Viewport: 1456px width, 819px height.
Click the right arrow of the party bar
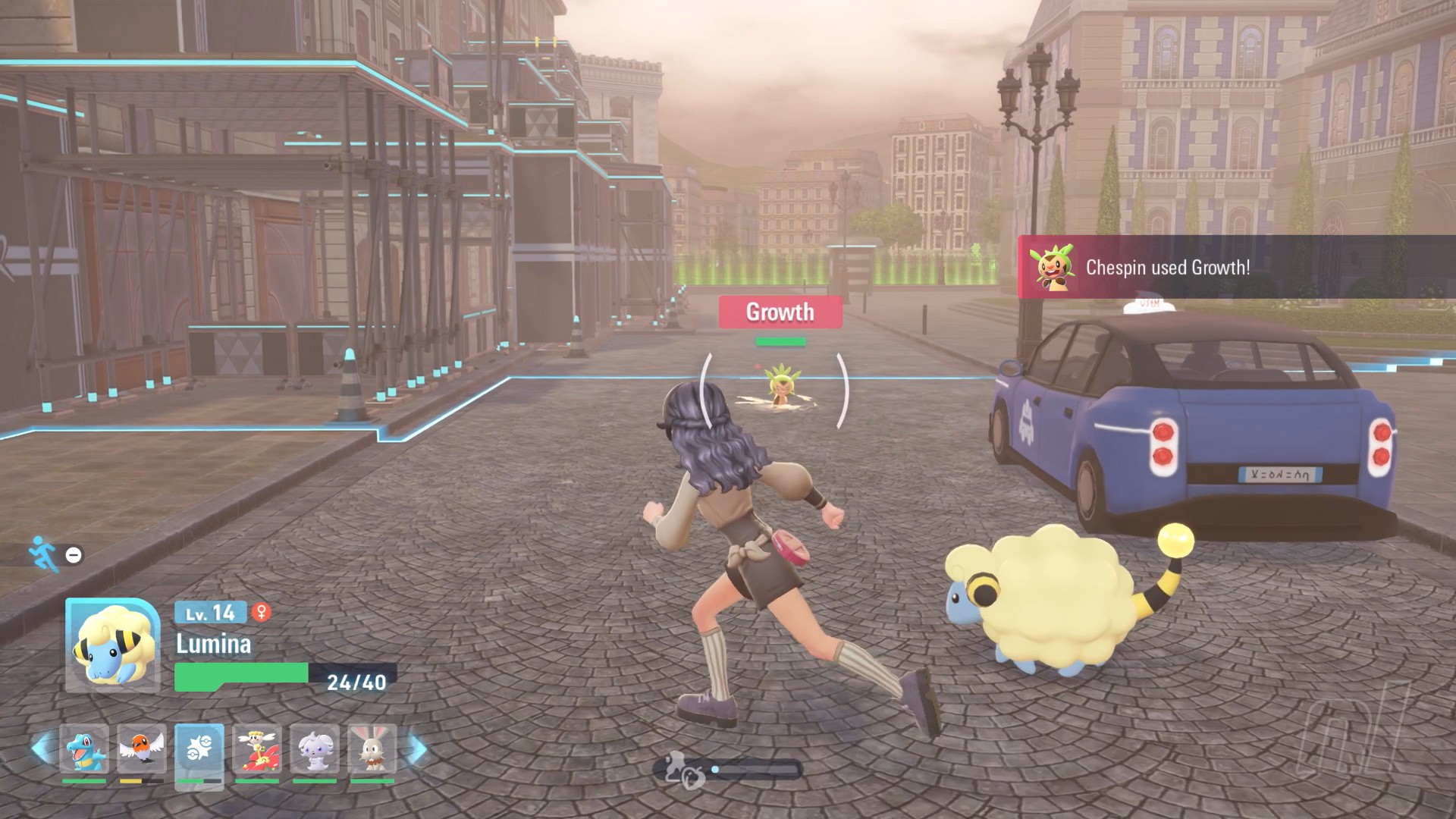click(416, 748)
